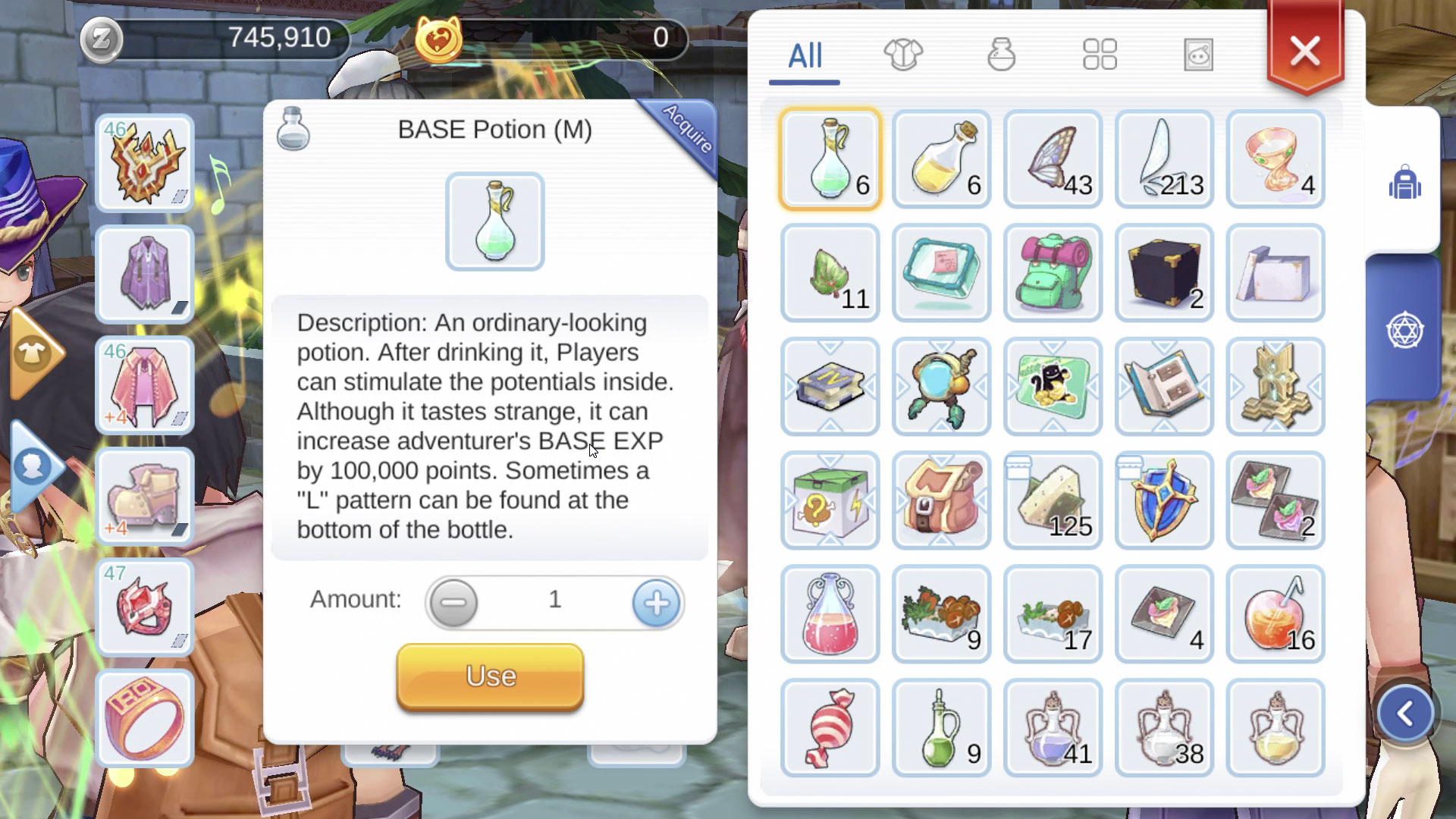This screenshot has height=819, width=1456.
Task: Close the inventory with the red X
Action: point(1304,52)
